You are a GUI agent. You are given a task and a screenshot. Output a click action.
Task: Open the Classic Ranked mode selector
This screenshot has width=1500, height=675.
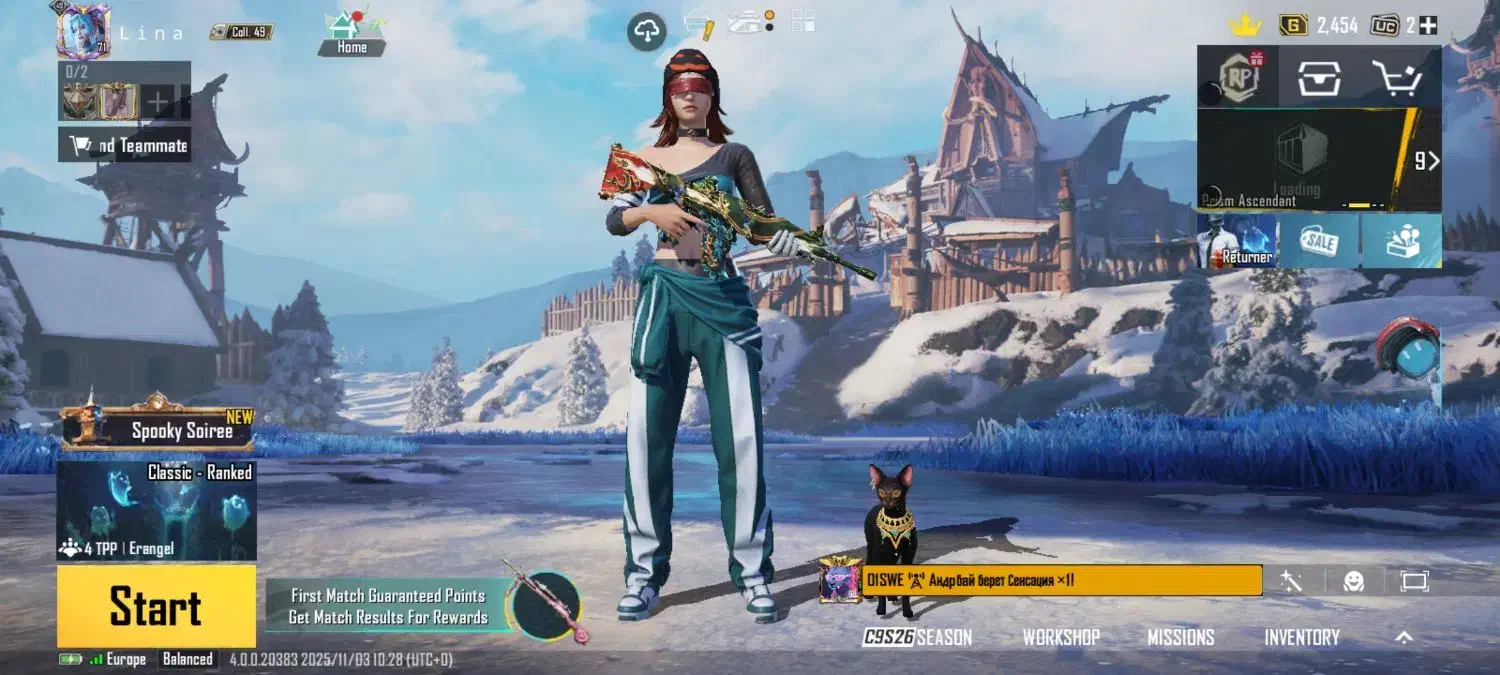(x=157, y=510)
